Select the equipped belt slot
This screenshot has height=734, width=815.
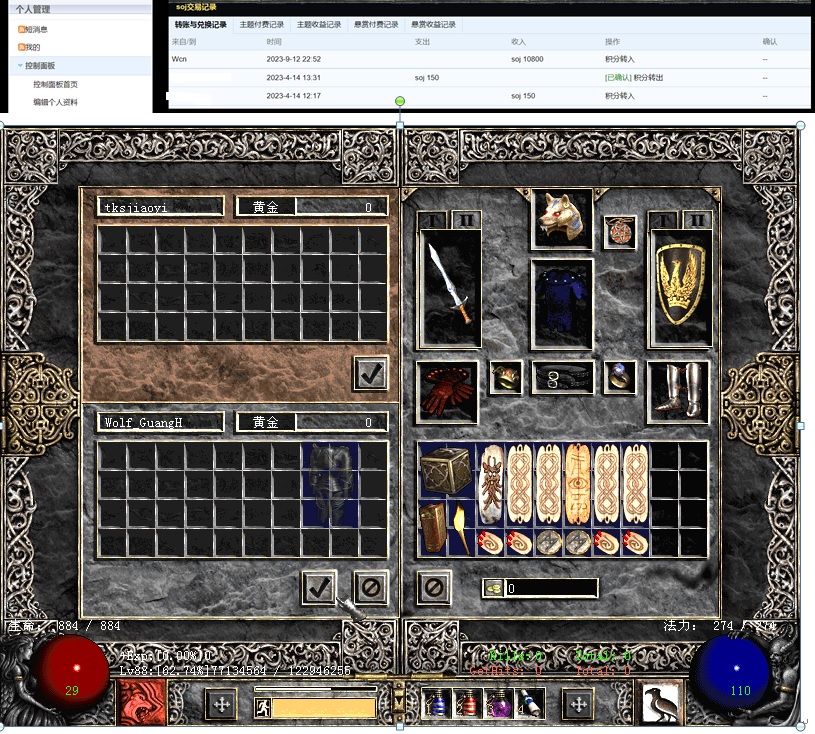pyautogui.click(x=561, y=377)
